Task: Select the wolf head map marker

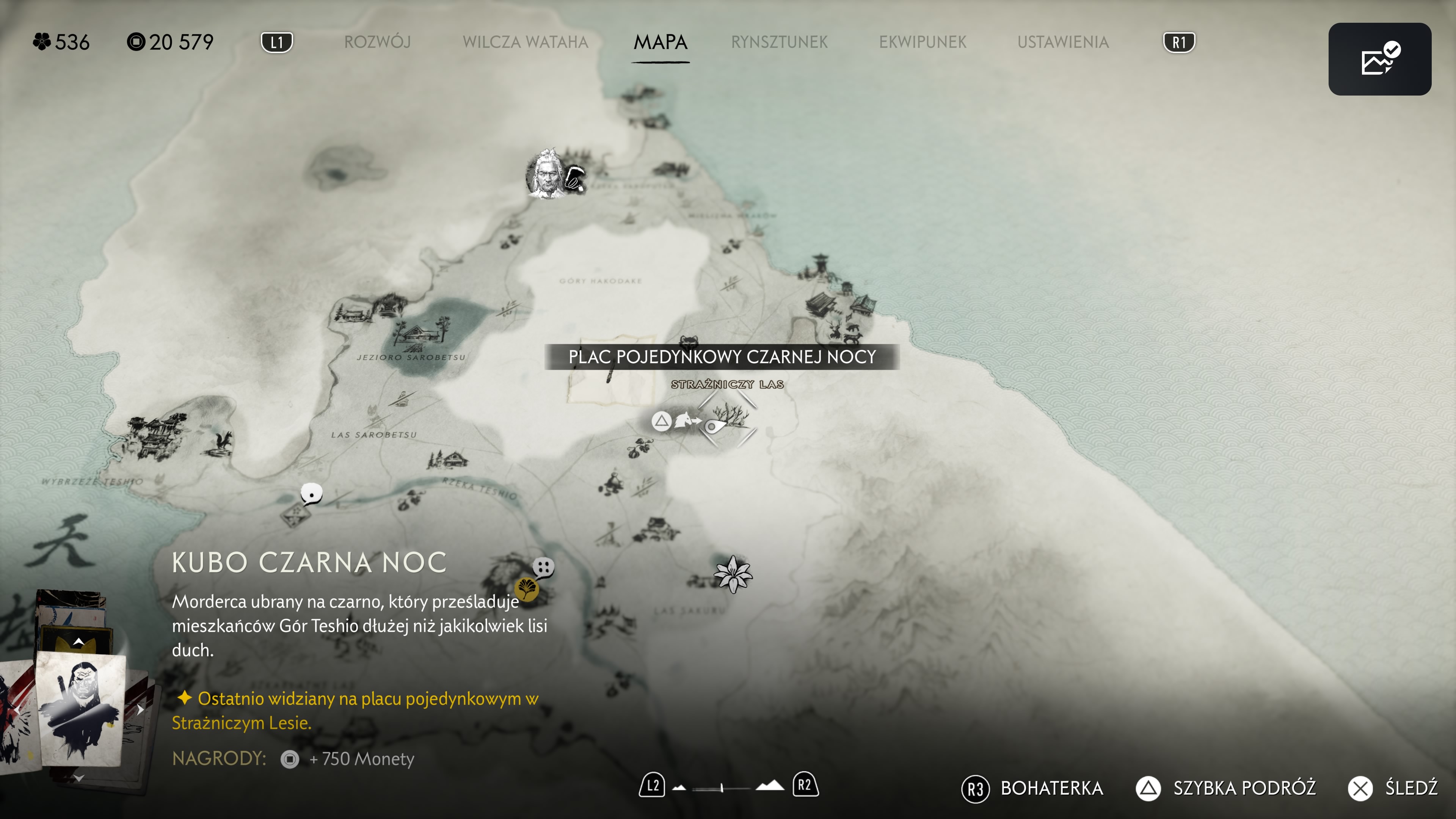Action: pyautogui.click(x=689, y=341)
